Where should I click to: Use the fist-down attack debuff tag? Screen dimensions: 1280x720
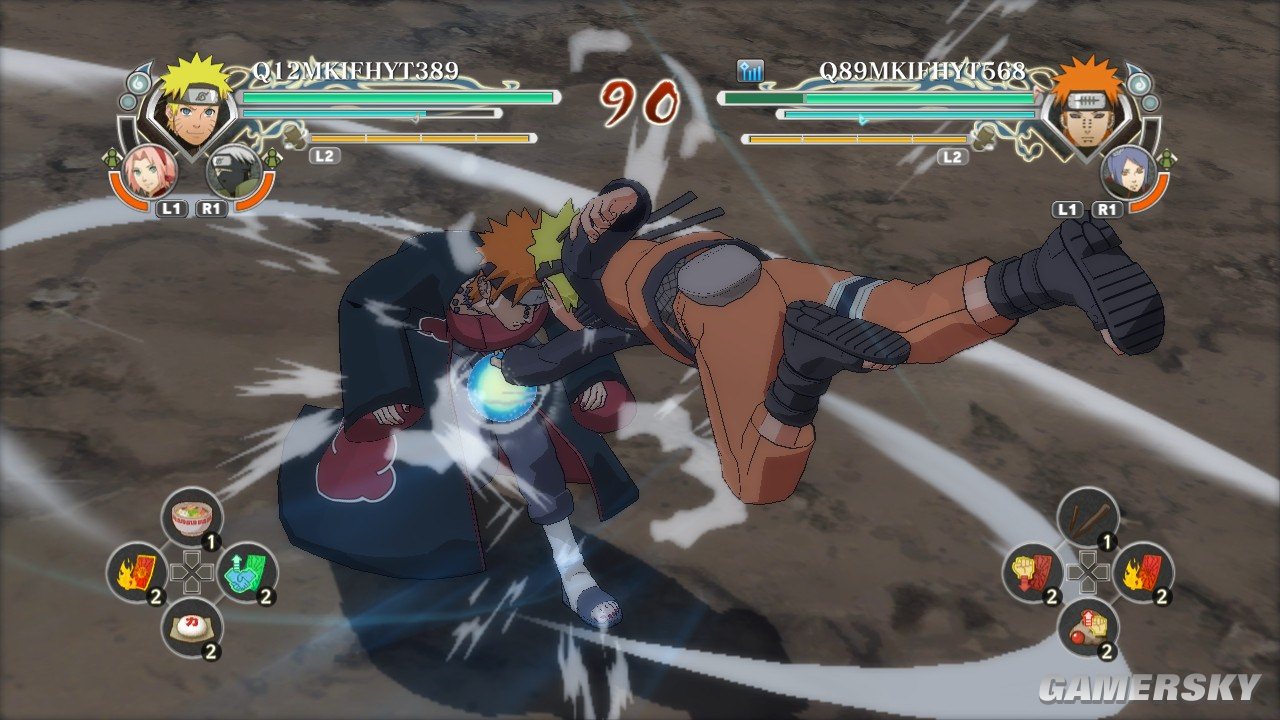tap(1032, 572)
